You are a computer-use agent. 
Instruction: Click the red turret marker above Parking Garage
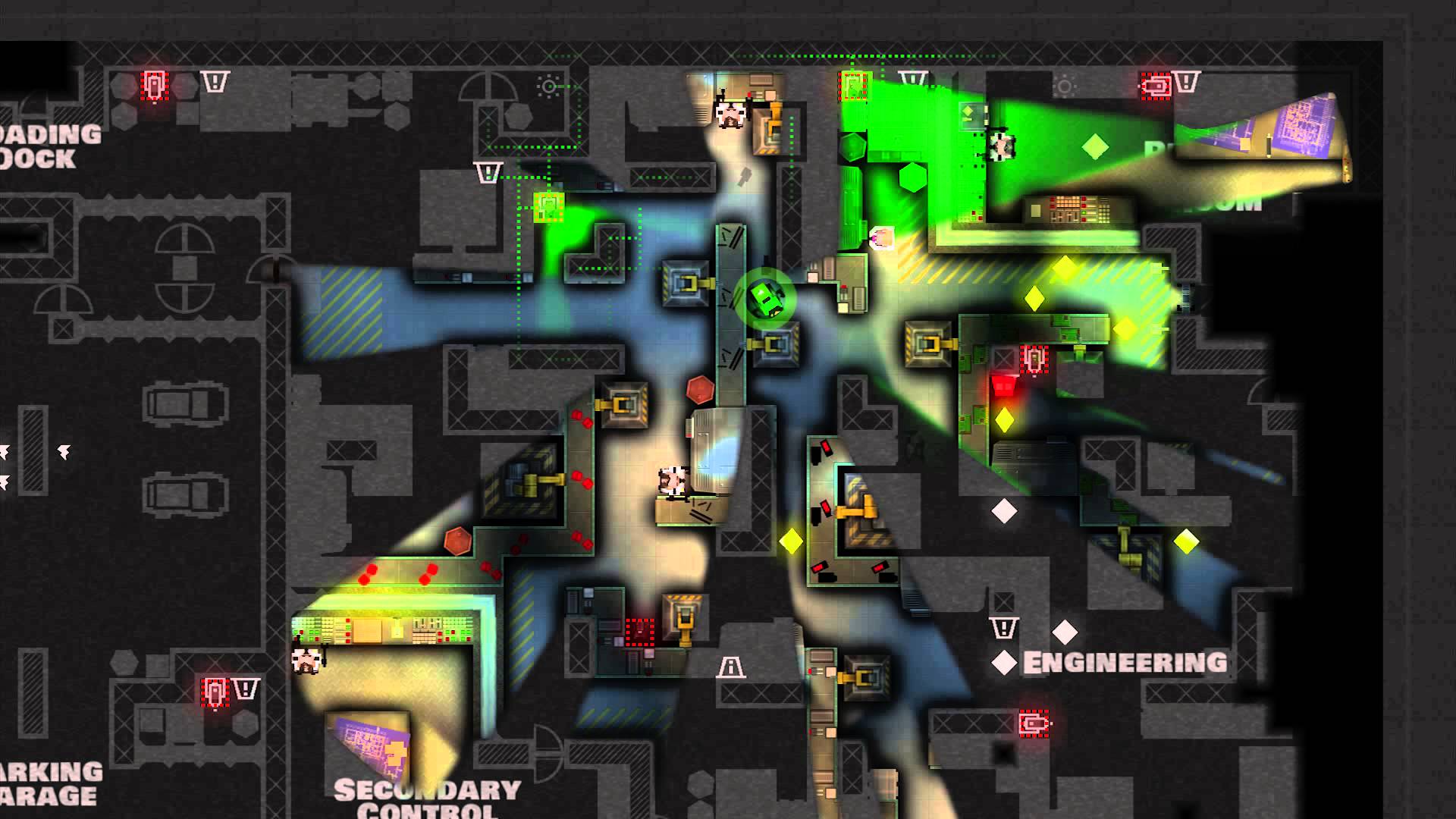point(215,692)
